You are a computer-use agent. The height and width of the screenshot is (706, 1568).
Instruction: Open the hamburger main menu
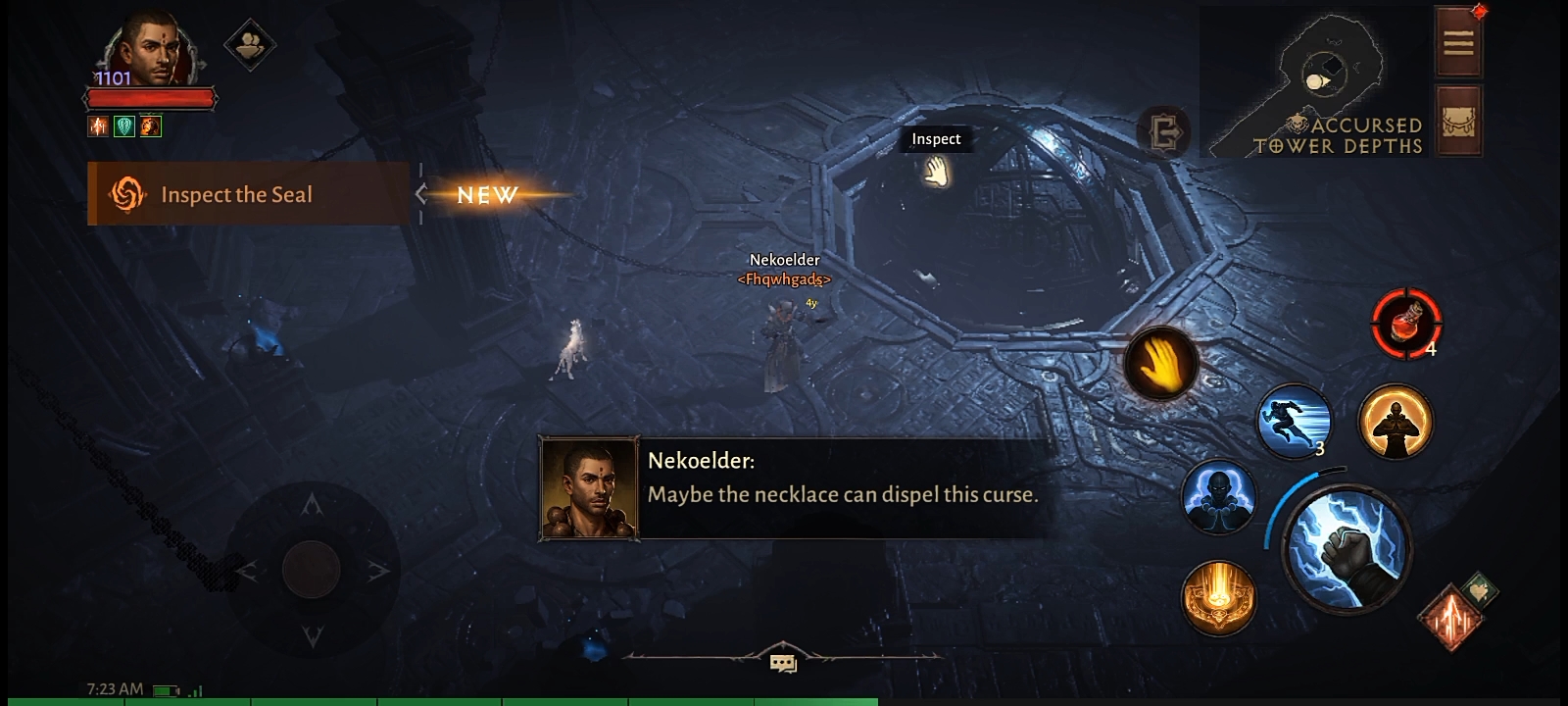coord(1458,42)
